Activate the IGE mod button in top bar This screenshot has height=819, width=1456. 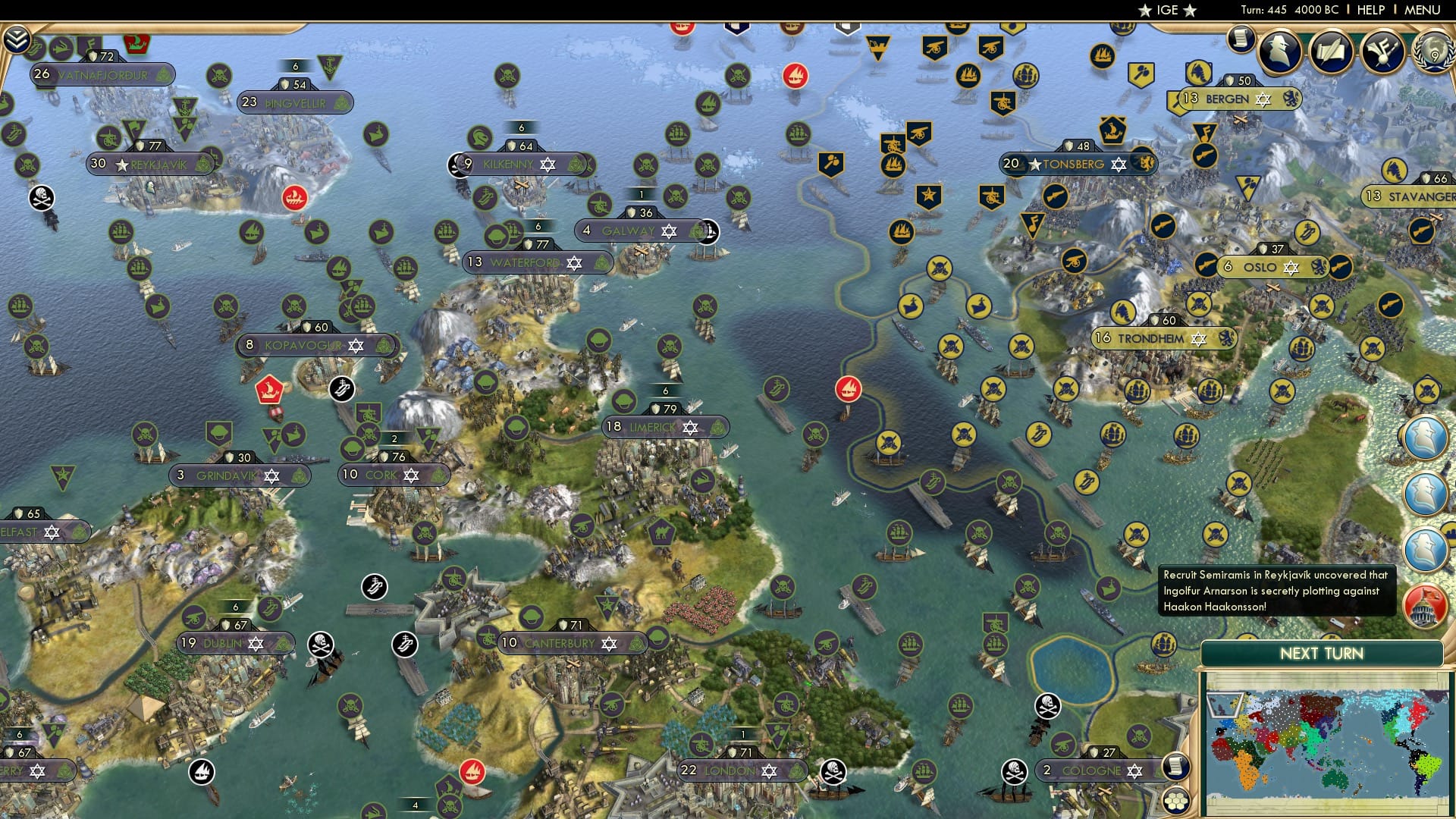(1166, 10)
